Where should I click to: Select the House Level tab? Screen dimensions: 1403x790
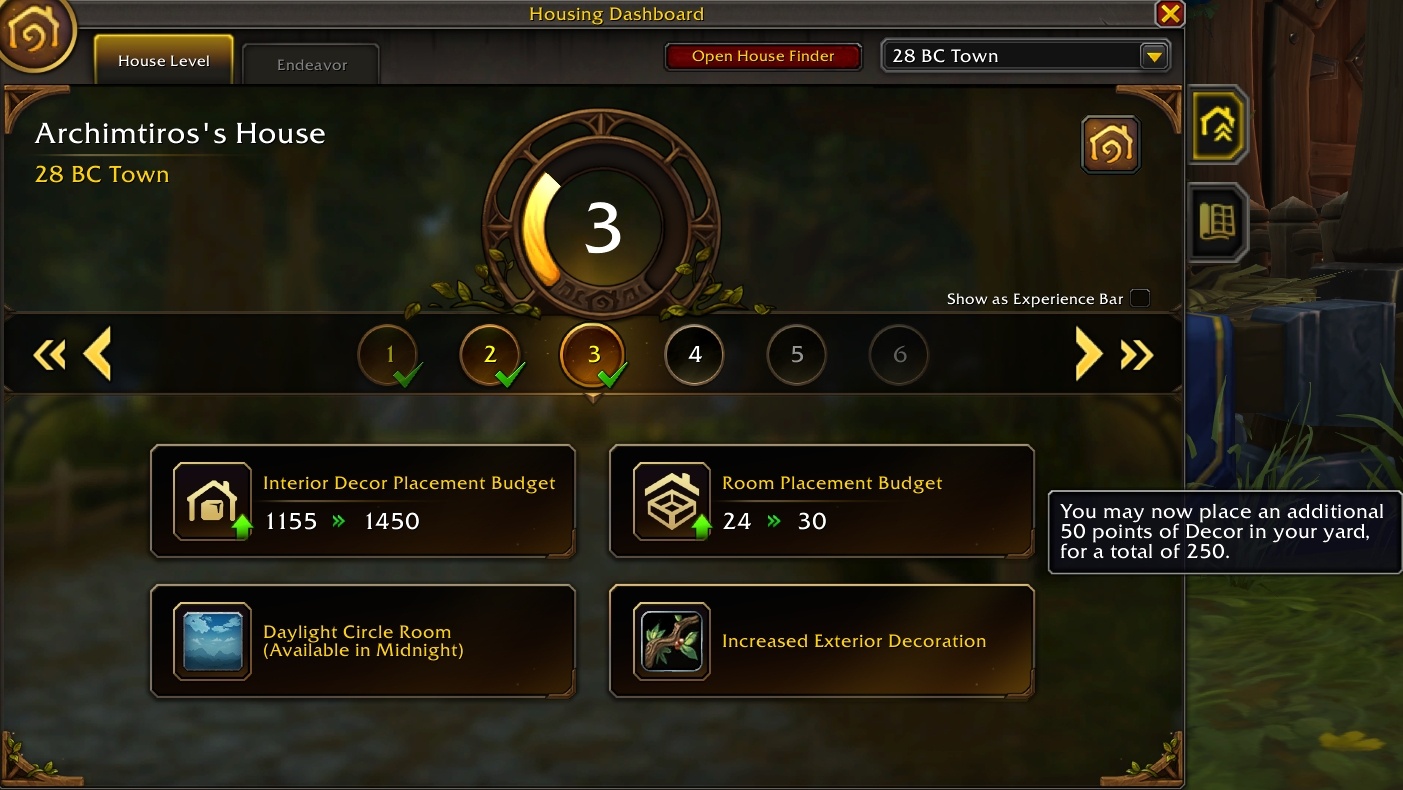pos(163,61)
